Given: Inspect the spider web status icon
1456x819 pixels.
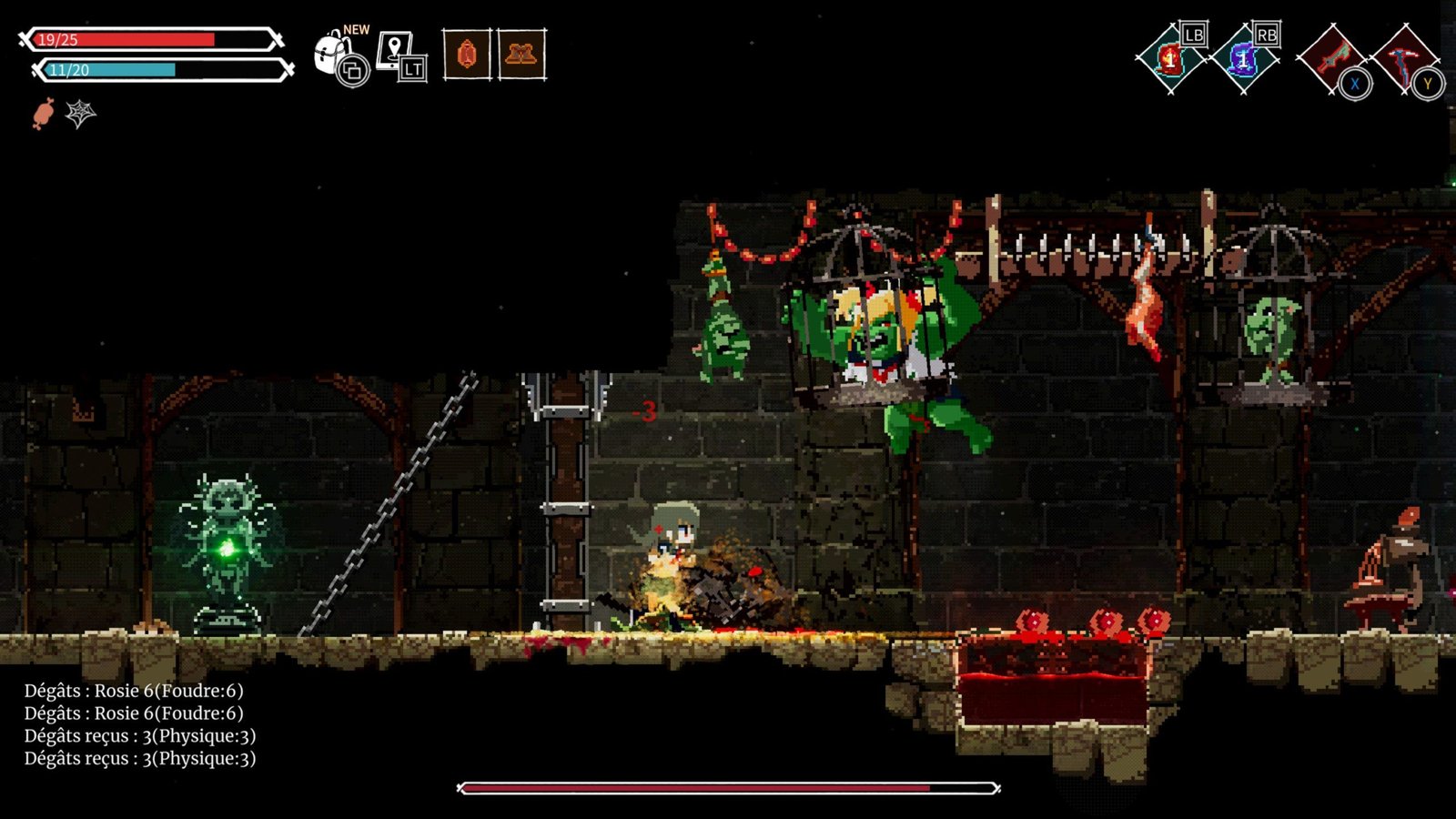Looking at the screenshot, I should click(x=80, y=114).
